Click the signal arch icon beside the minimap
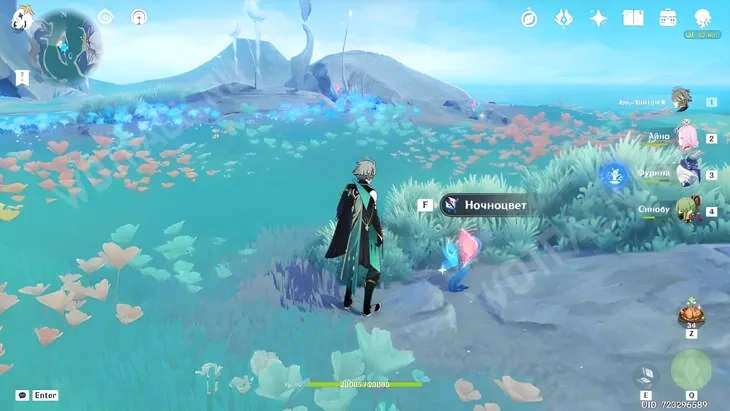Viewport: 730px width, 411px height. coord(139,17)
